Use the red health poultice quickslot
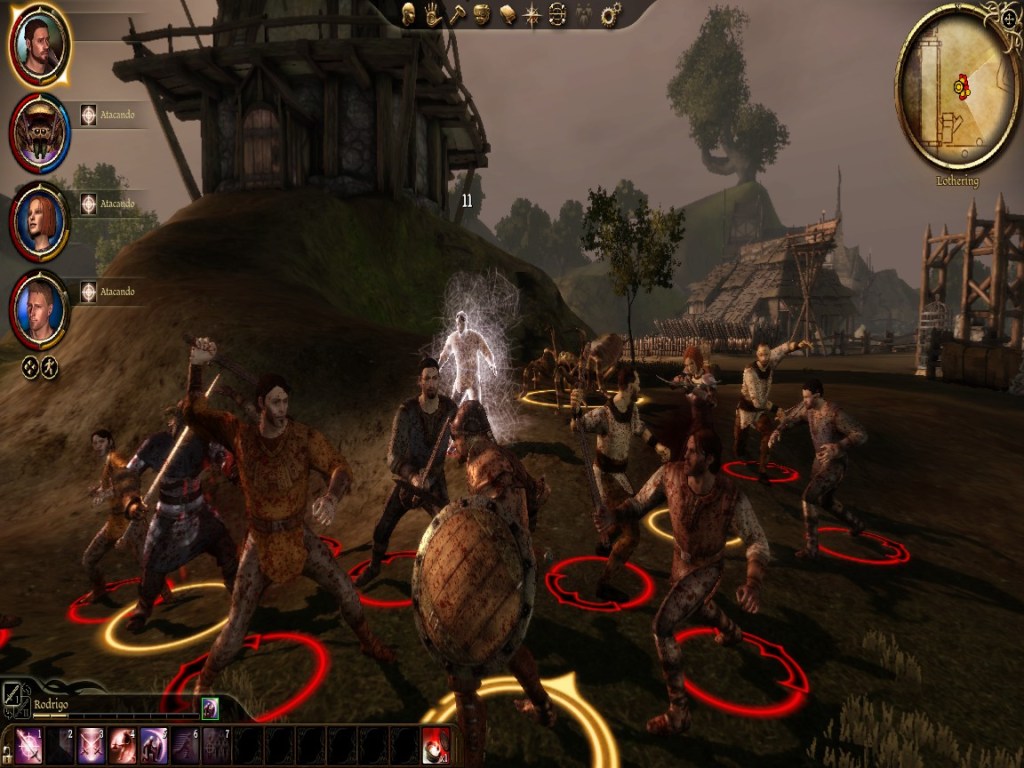Viewport: 1024px width, 768px height. [x=435, y=746]
